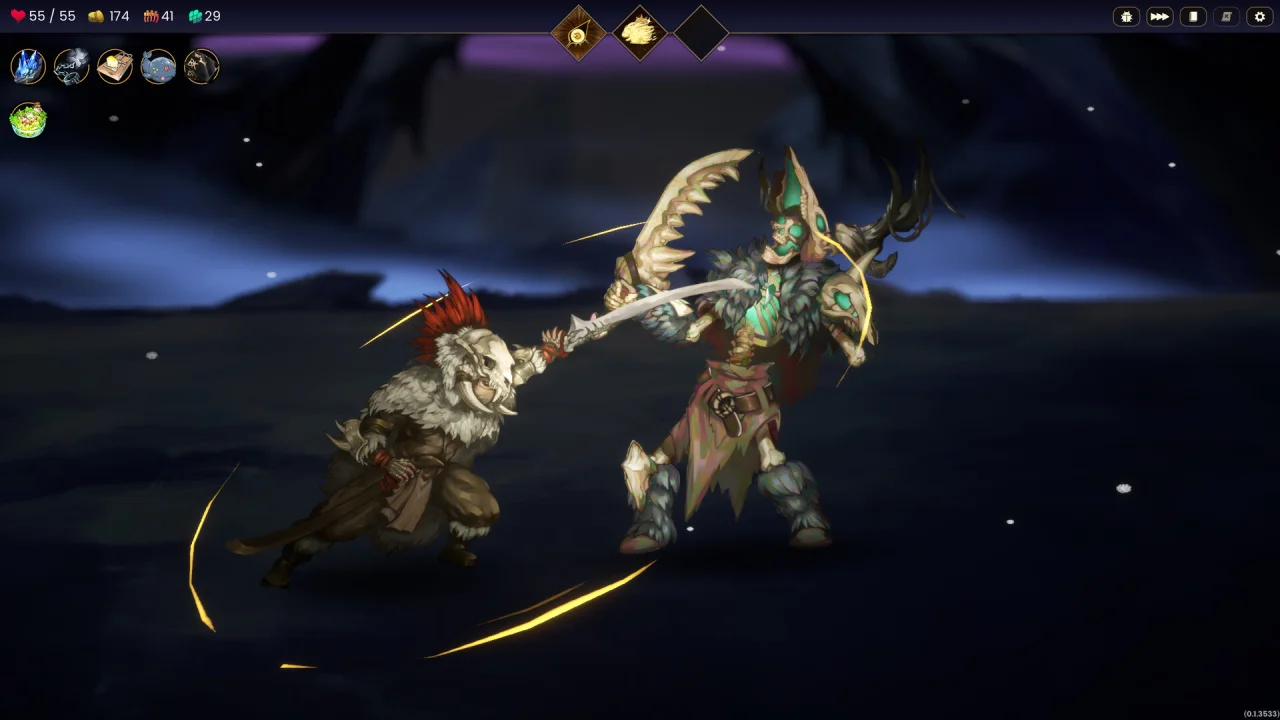This screenshot has height=720, width=1280.
Task: View the blue whale plush relic
Action: point(158,67)
